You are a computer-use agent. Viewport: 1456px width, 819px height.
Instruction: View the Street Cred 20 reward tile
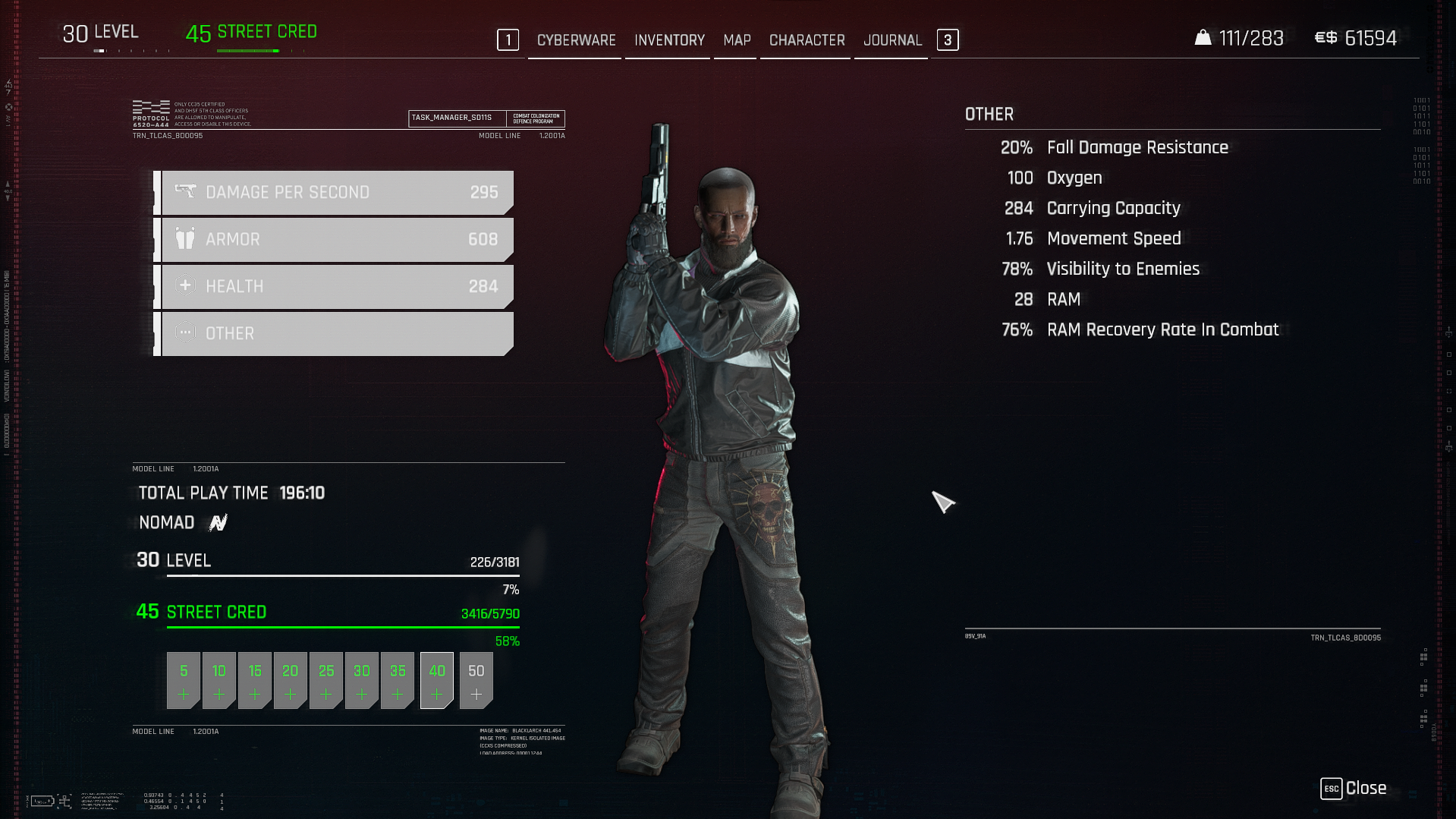coord(291,680)
